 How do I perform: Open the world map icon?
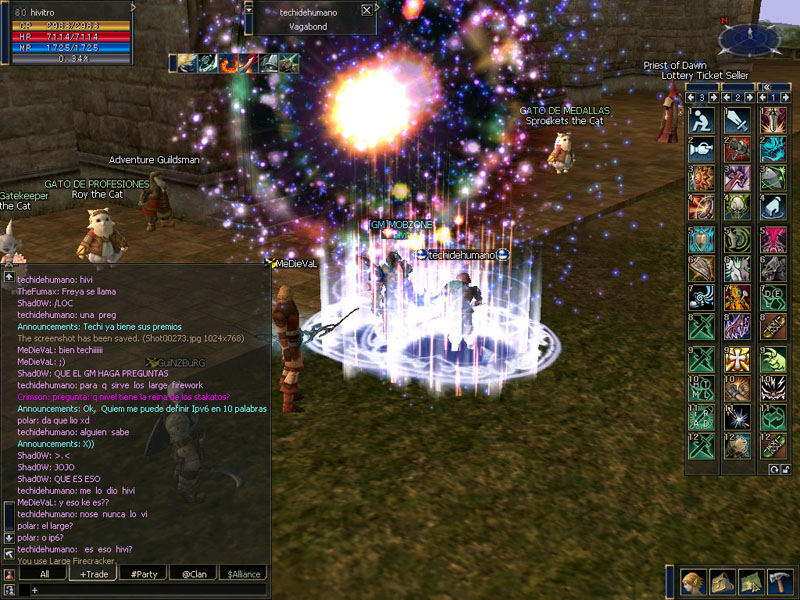tap(749, 582)
